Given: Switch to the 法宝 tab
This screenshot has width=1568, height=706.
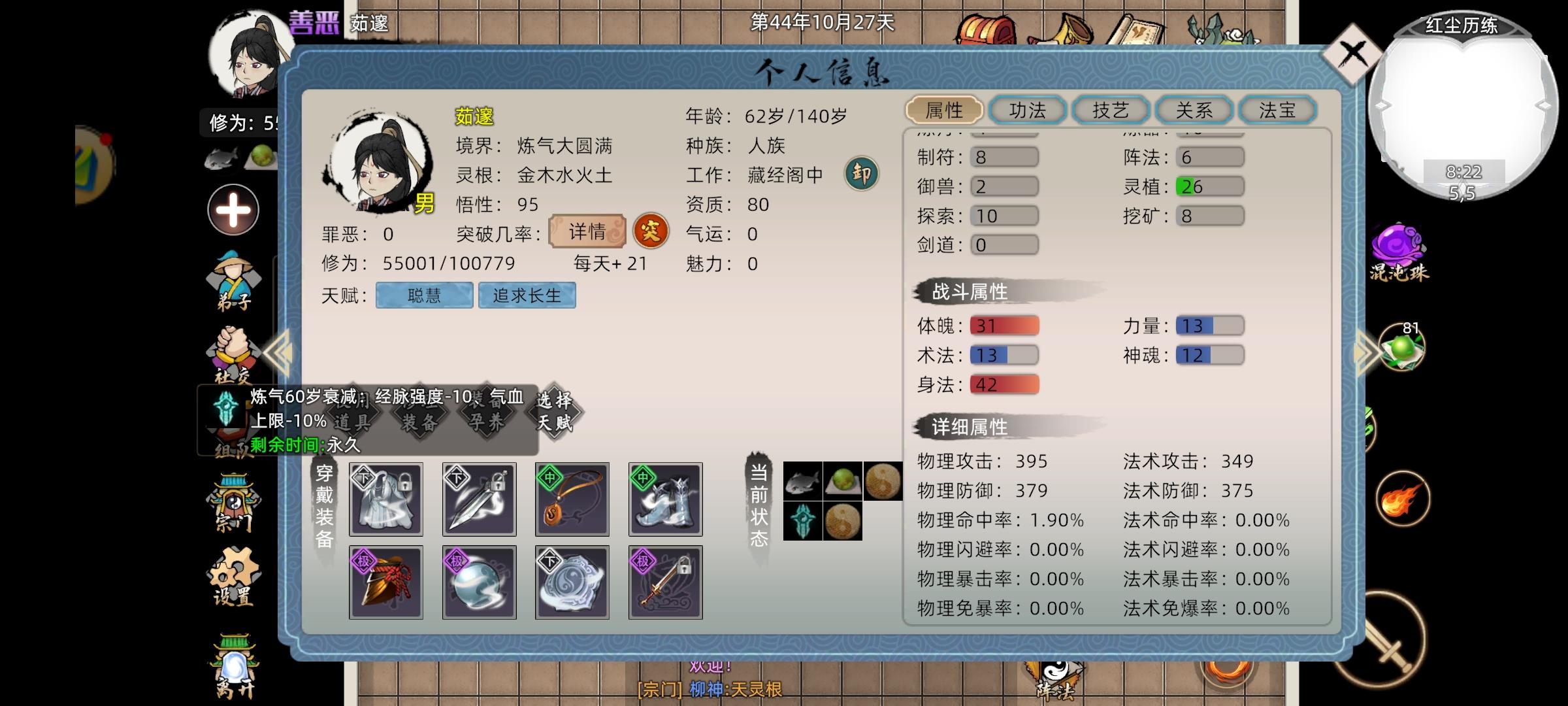Looking at the screenshot, I should (x=1277, y=110).
